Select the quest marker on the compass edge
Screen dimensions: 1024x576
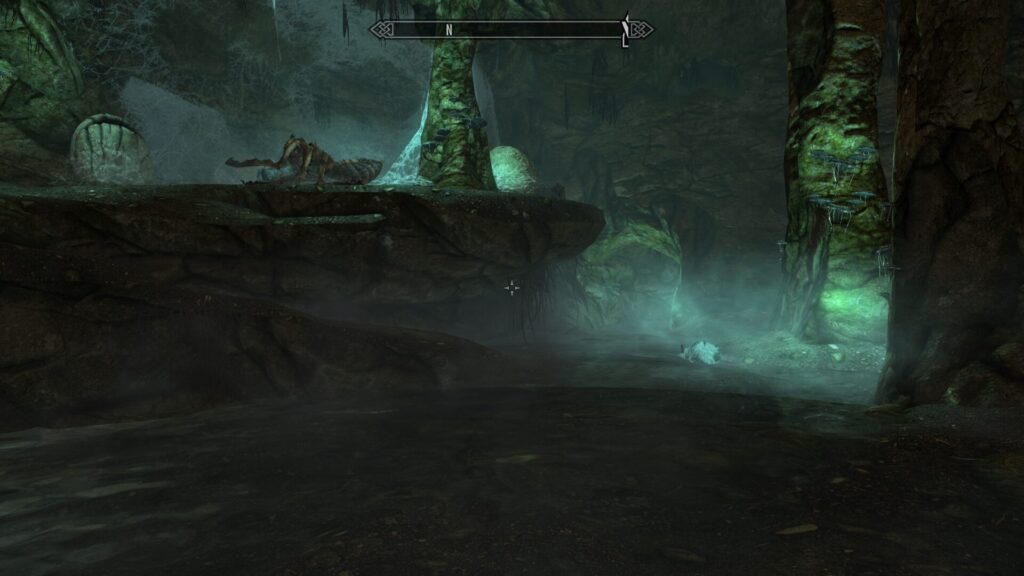click(626, 29)
